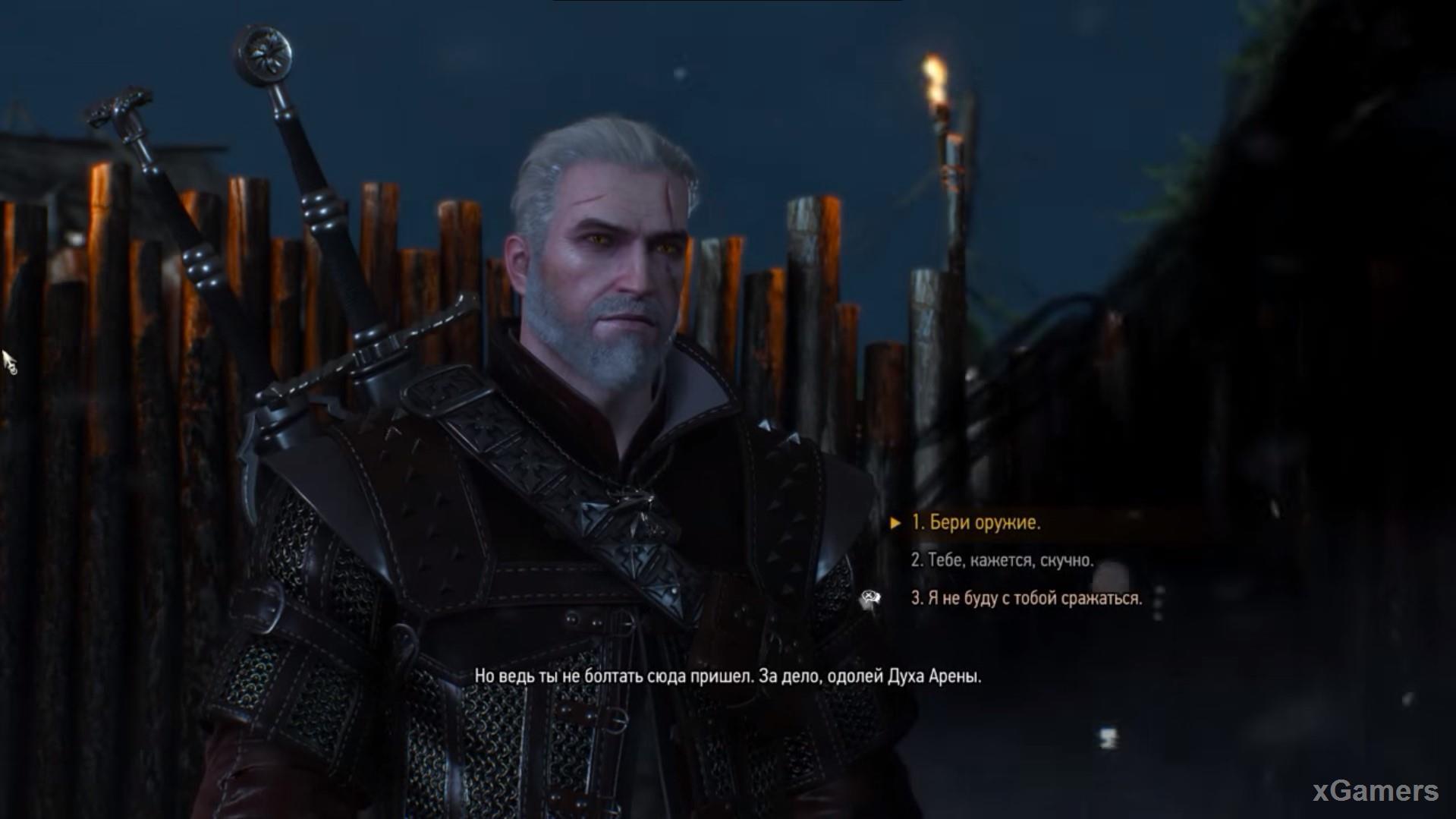The image size is (1456, 819).
Task: Choose the reply "Бери оружие."
Action: [x=976, y=522]
